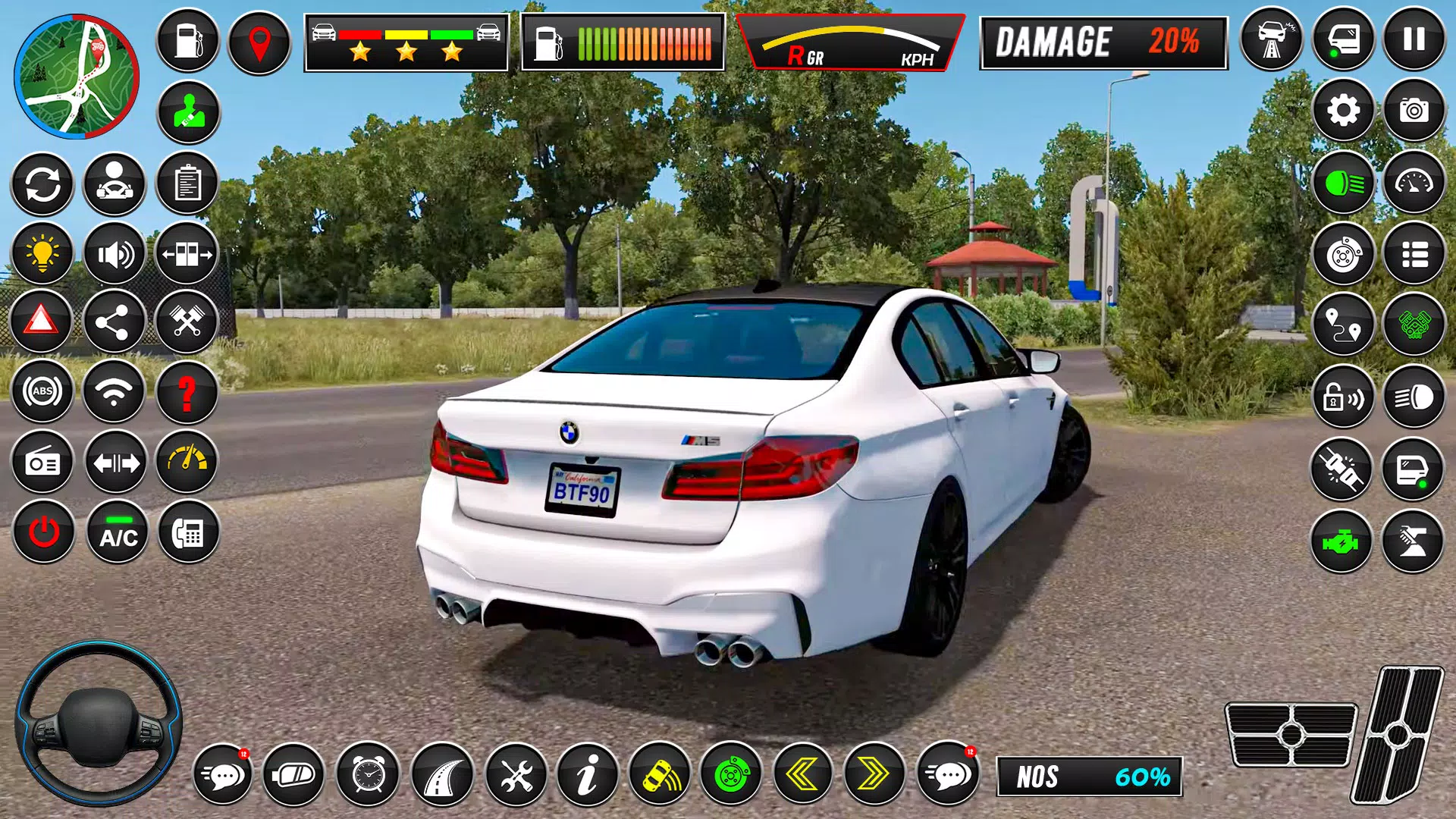
Task: Activate the handbrake warning triangle
Action: point(42,322)
